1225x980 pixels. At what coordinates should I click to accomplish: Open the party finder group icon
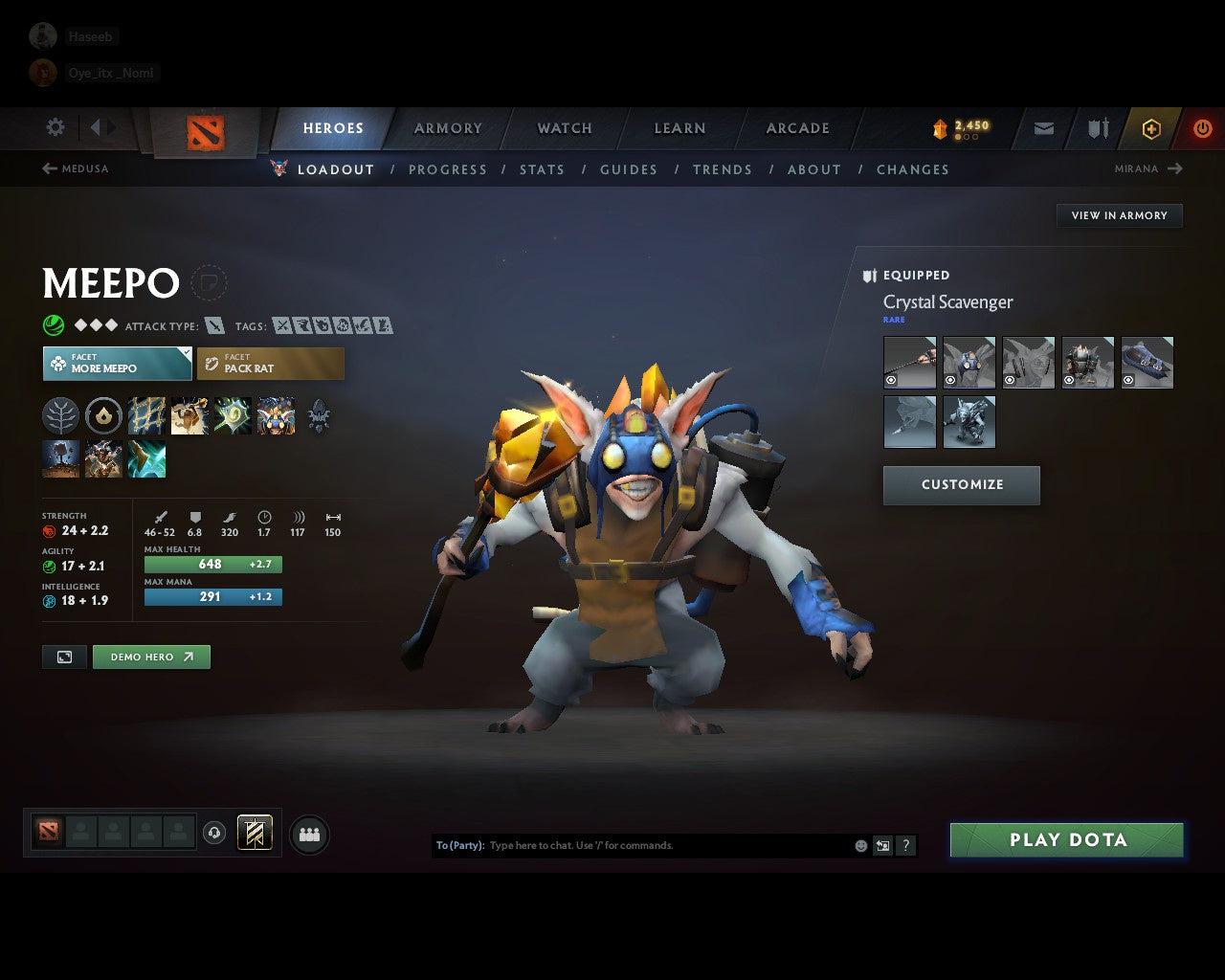point(308,835)
